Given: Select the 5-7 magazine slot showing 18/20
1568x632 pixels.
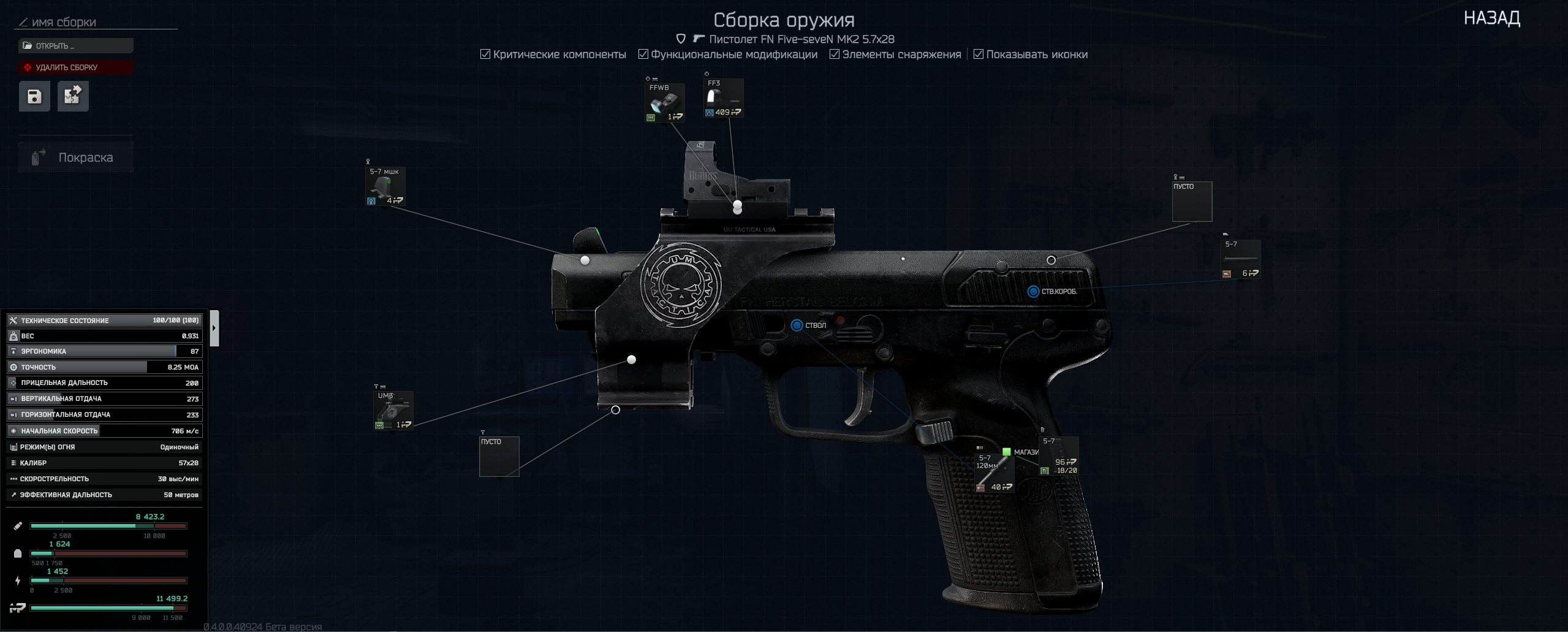Looking at the screenshot, I should [1059, 456].
